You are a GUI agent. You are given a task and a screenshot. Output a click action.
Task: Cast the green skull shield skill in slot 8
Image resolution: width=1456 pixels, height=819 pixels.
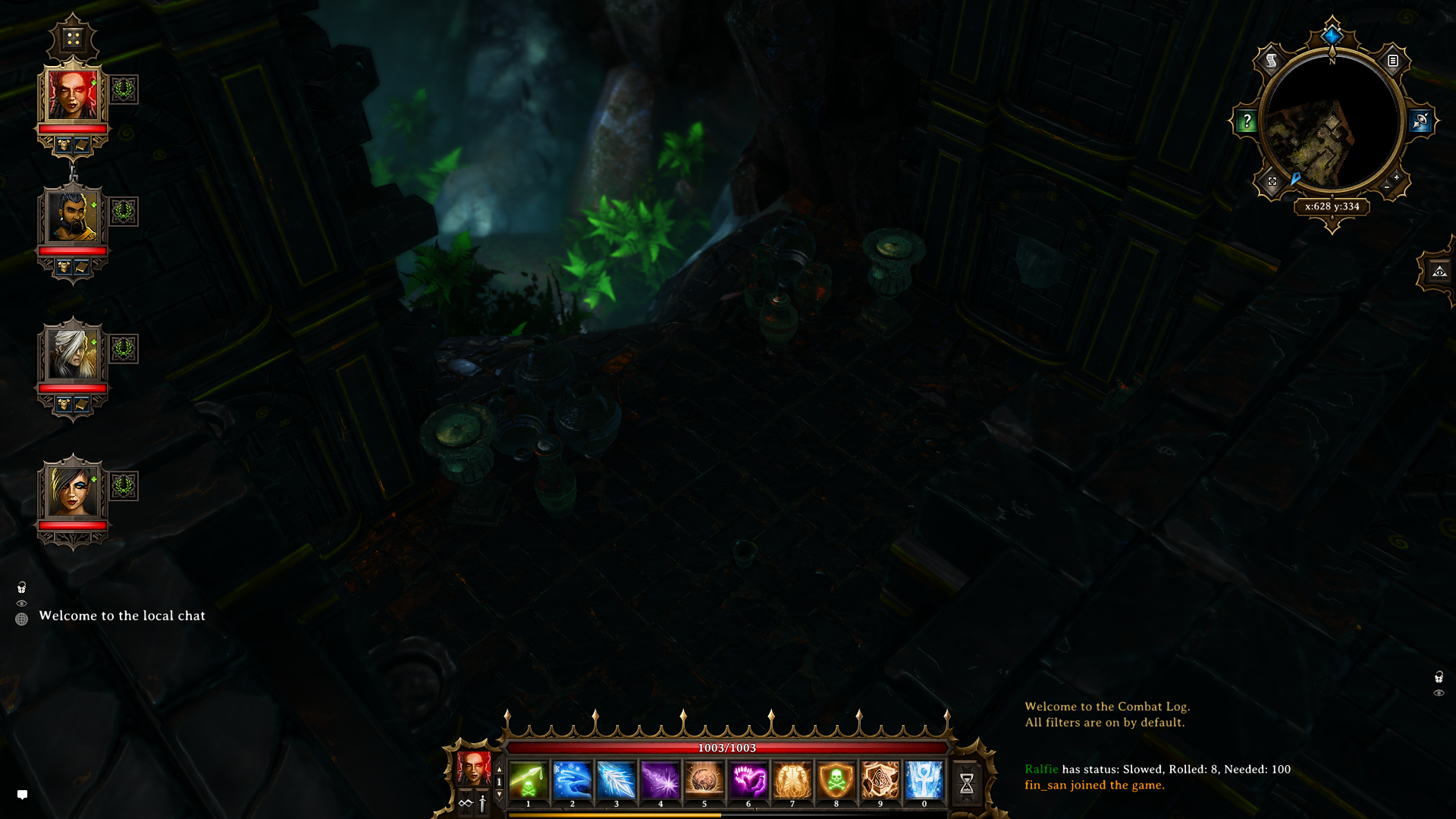click(x=836, y=780)
